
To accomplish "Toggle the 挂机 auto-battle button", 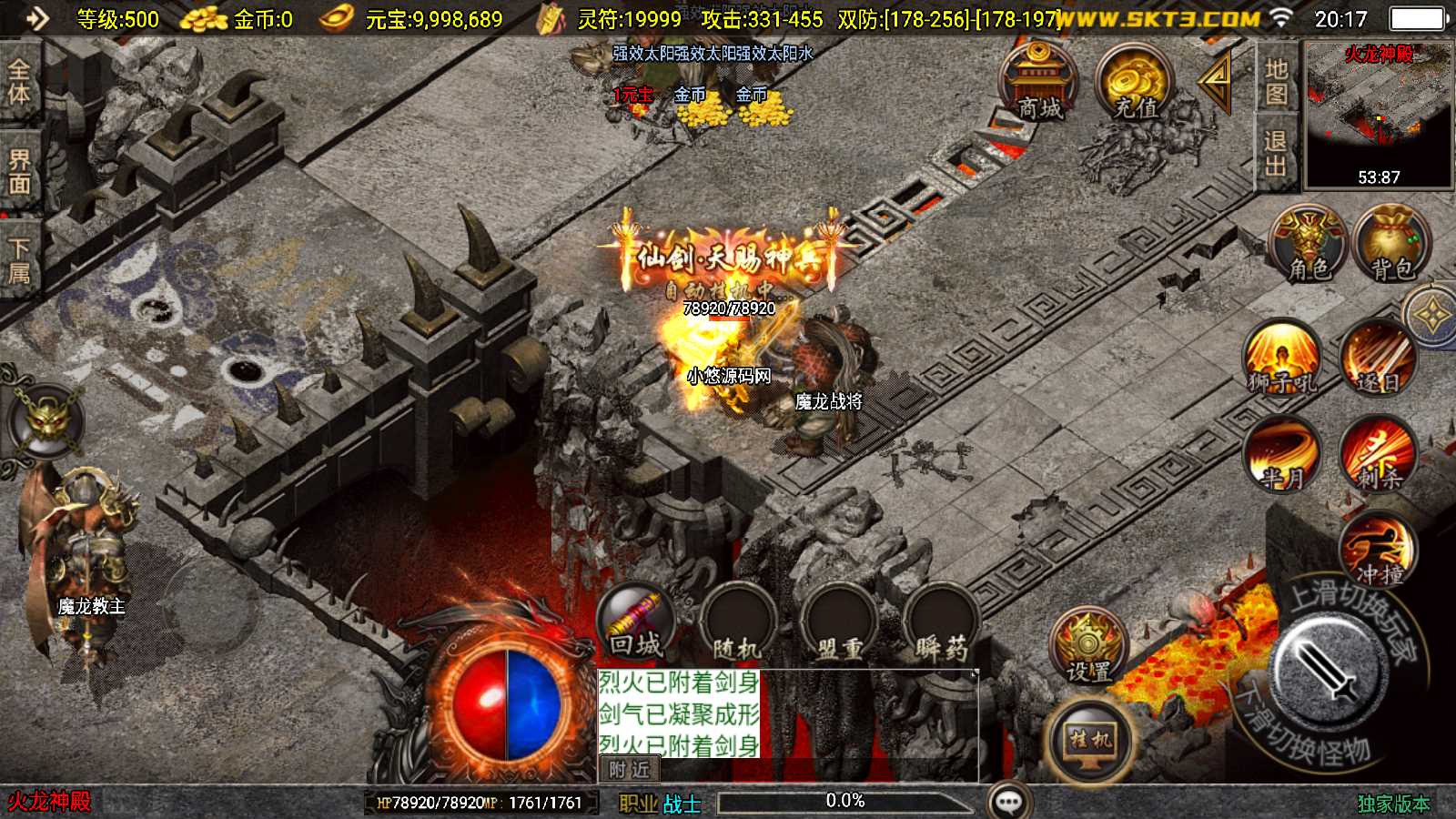I will click(1090, 742).
